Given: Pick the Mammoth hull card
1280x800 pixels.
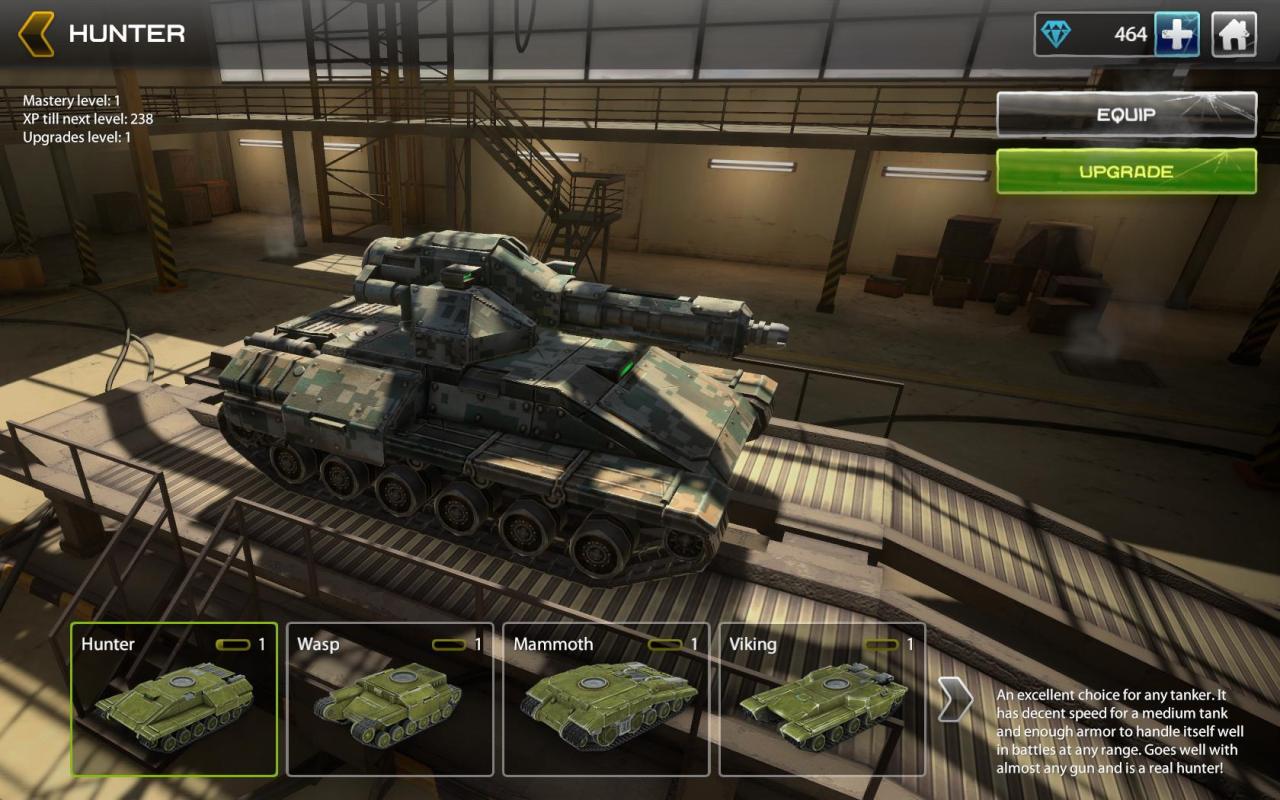Looking at the screenshot, I should pyautogui.click(x=606, y=699).
